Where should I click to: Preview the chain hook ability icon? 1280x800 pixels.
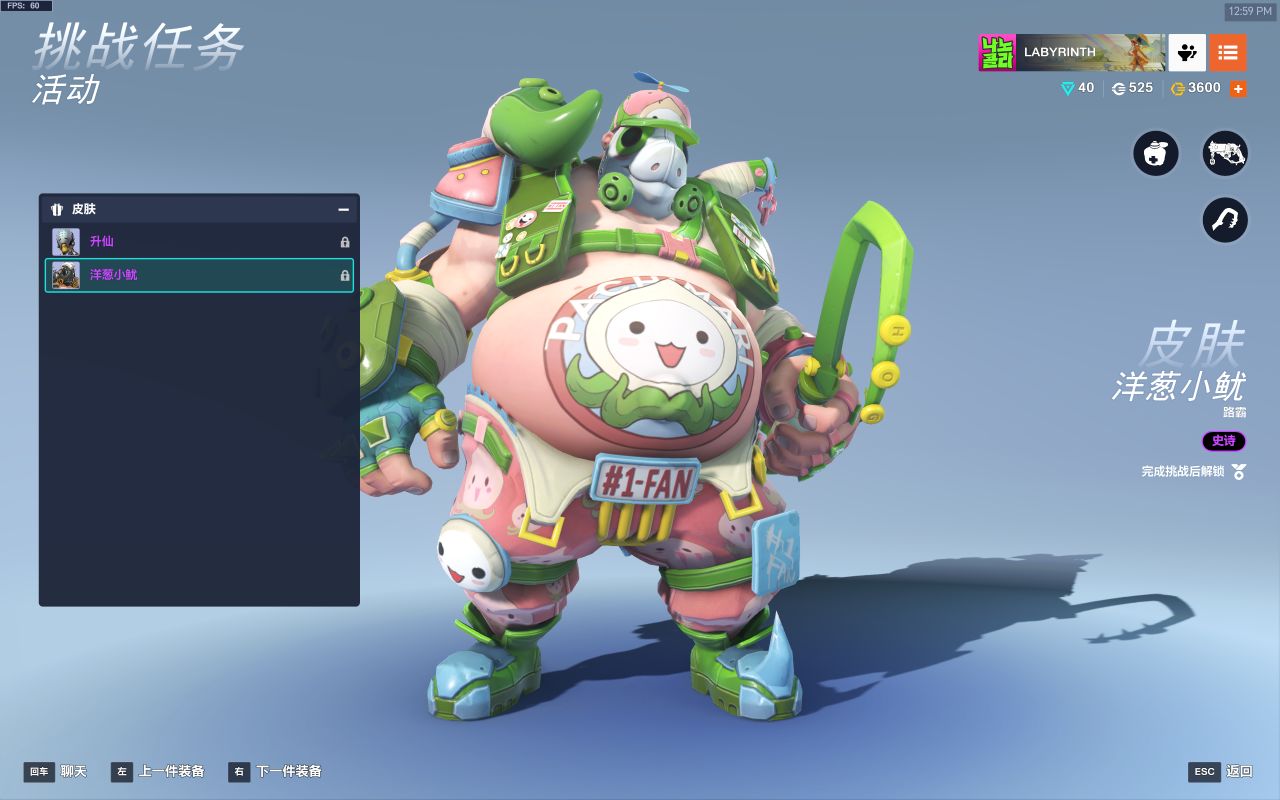[x=1225, y=220]
